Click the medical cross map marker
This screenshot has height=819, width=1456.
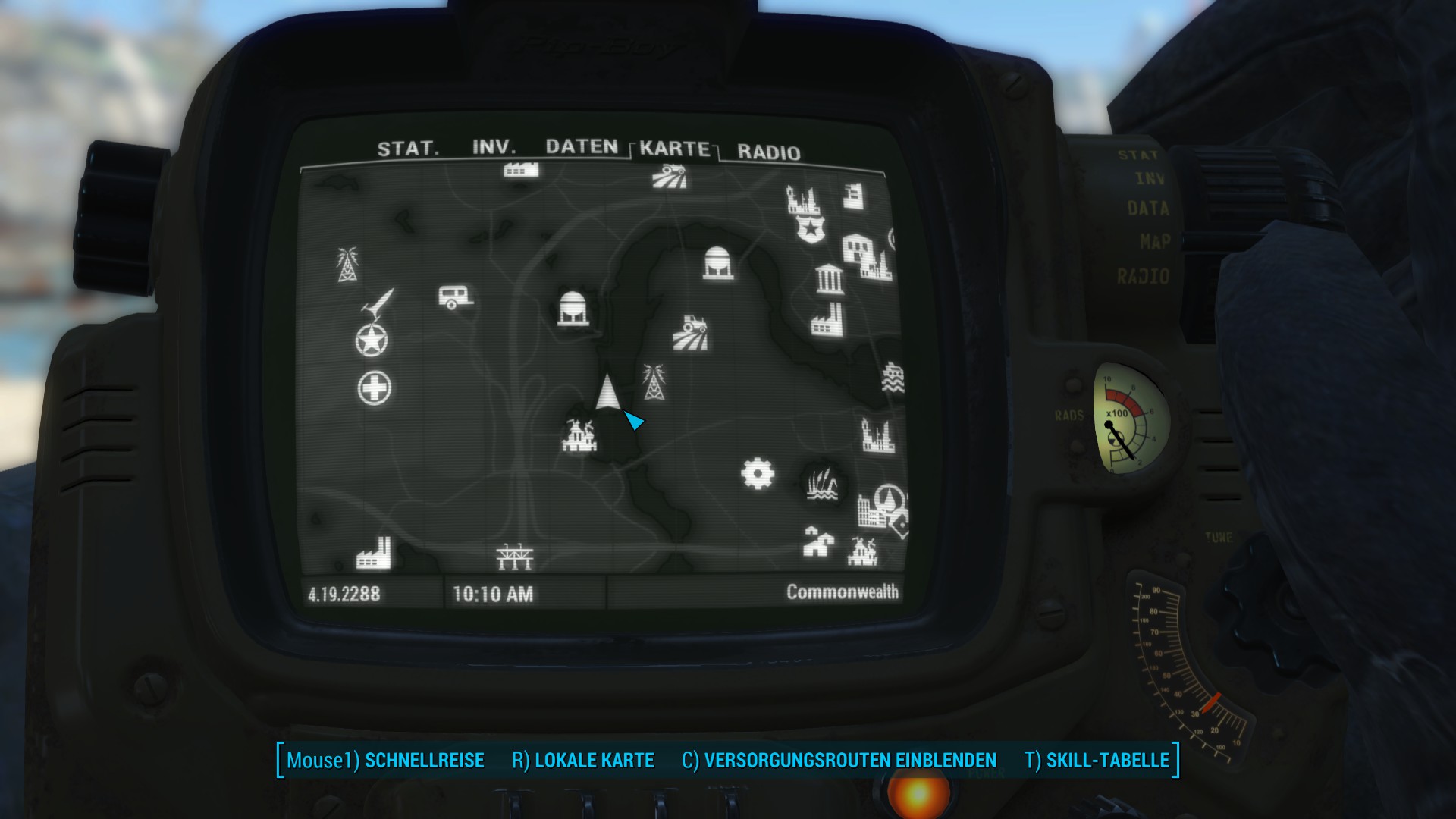pyautogui.click(x=374, y=388)
